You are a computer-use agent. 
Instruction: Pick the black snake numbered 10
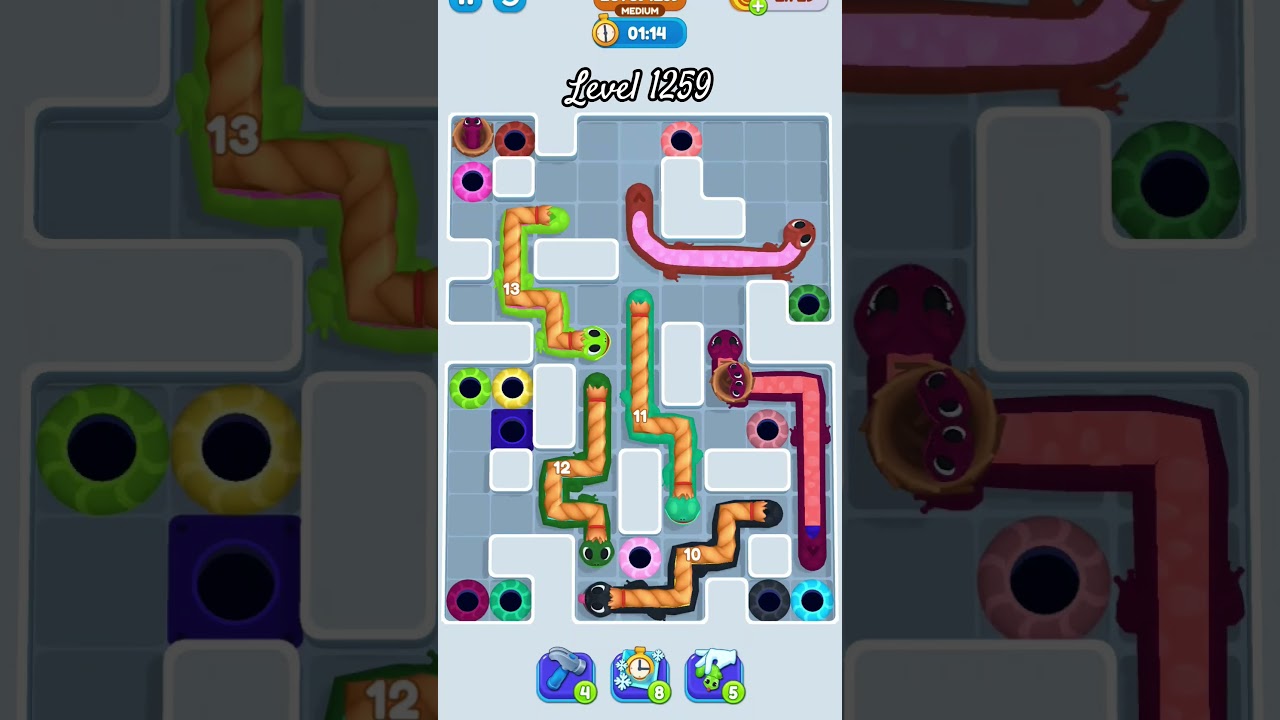(x=693, y=553)
